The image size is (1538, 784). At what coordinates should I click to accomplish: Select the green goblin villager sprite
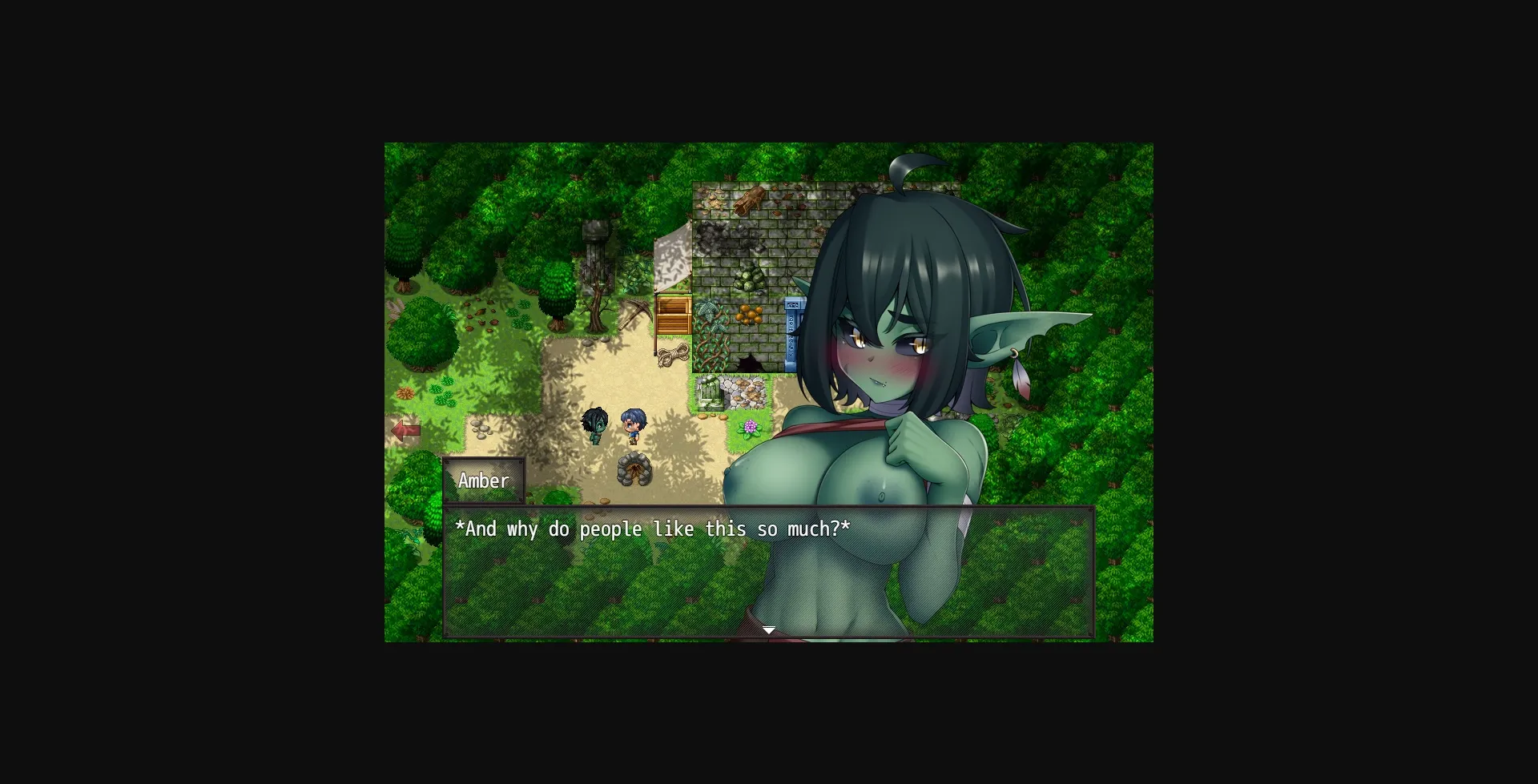[593, 424]
